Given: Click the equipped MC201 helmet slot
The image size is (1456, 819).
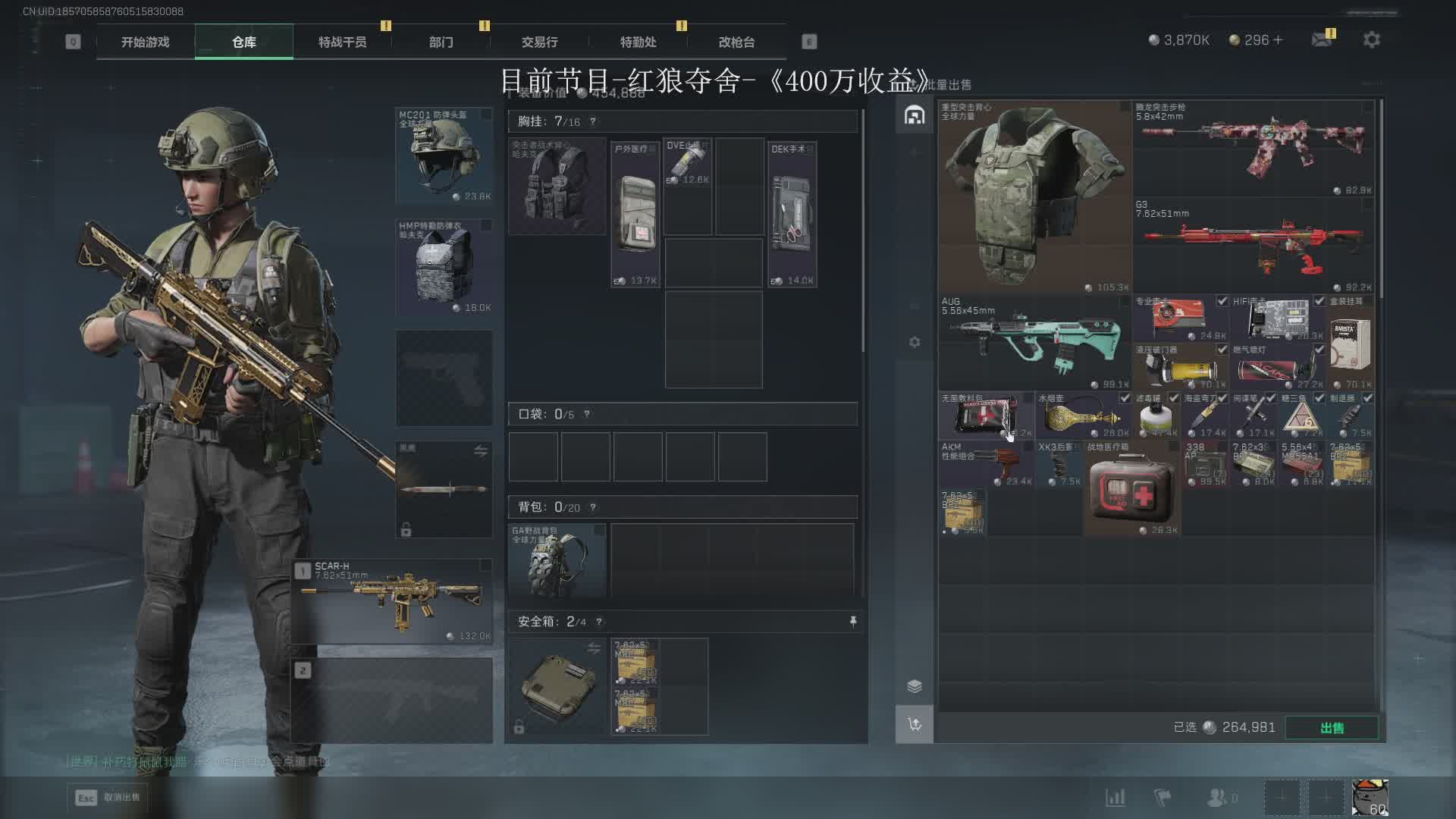Looking at the screenshot, I should [x=444, y=155].
